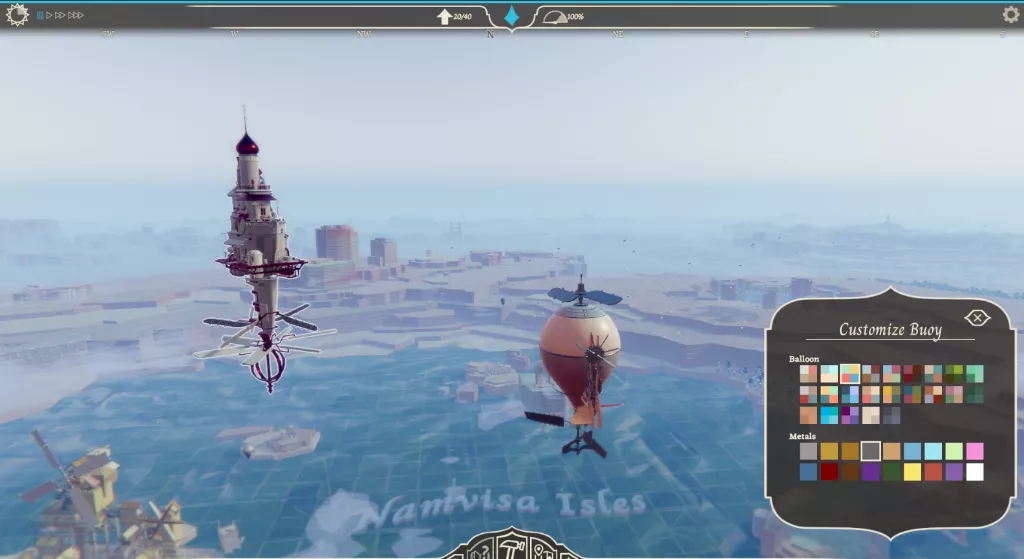Select the dark gray highlighted metal swatch

871,451
